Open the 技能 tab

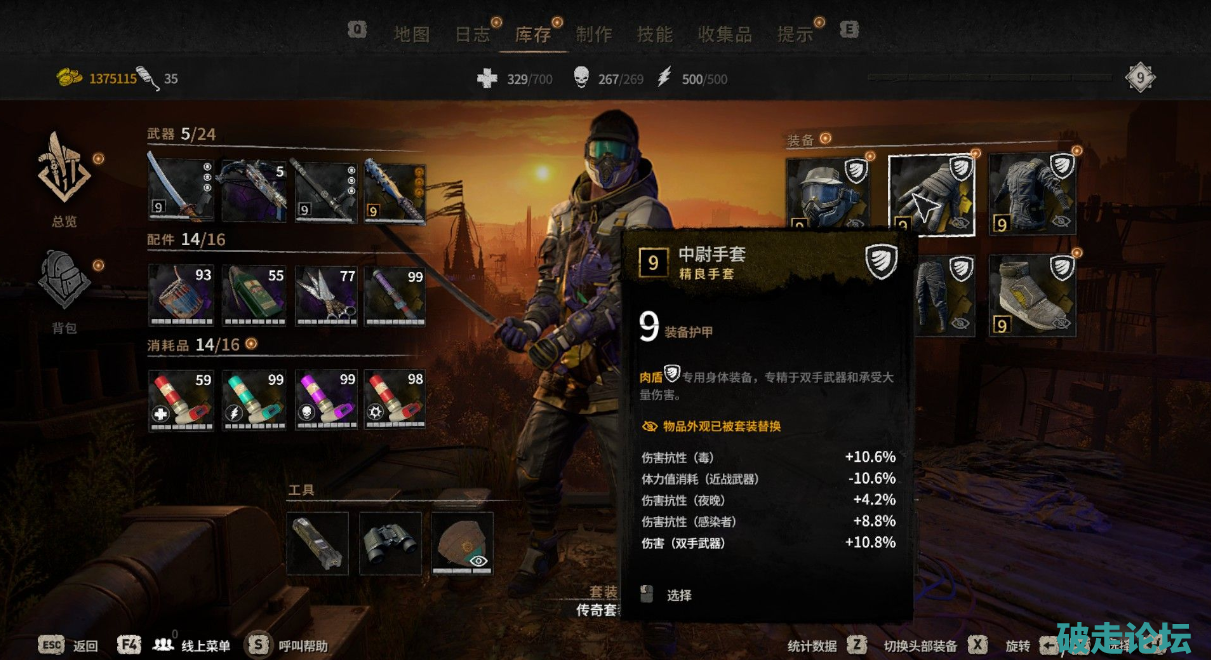point(655,34)
